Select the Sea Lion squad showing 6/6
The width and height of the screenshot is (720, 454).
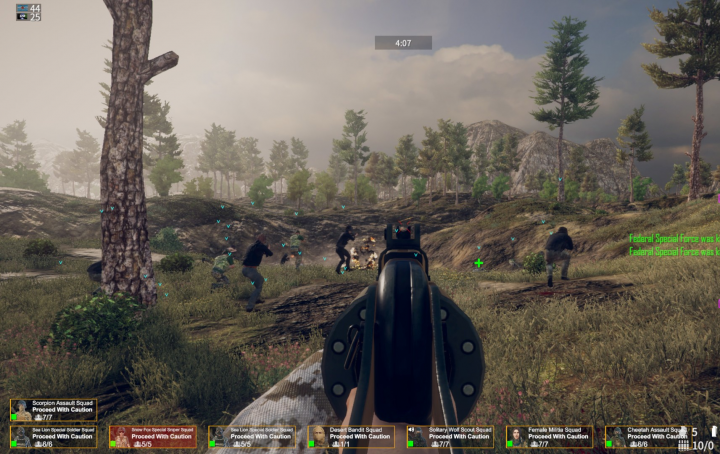click(53, 436)
